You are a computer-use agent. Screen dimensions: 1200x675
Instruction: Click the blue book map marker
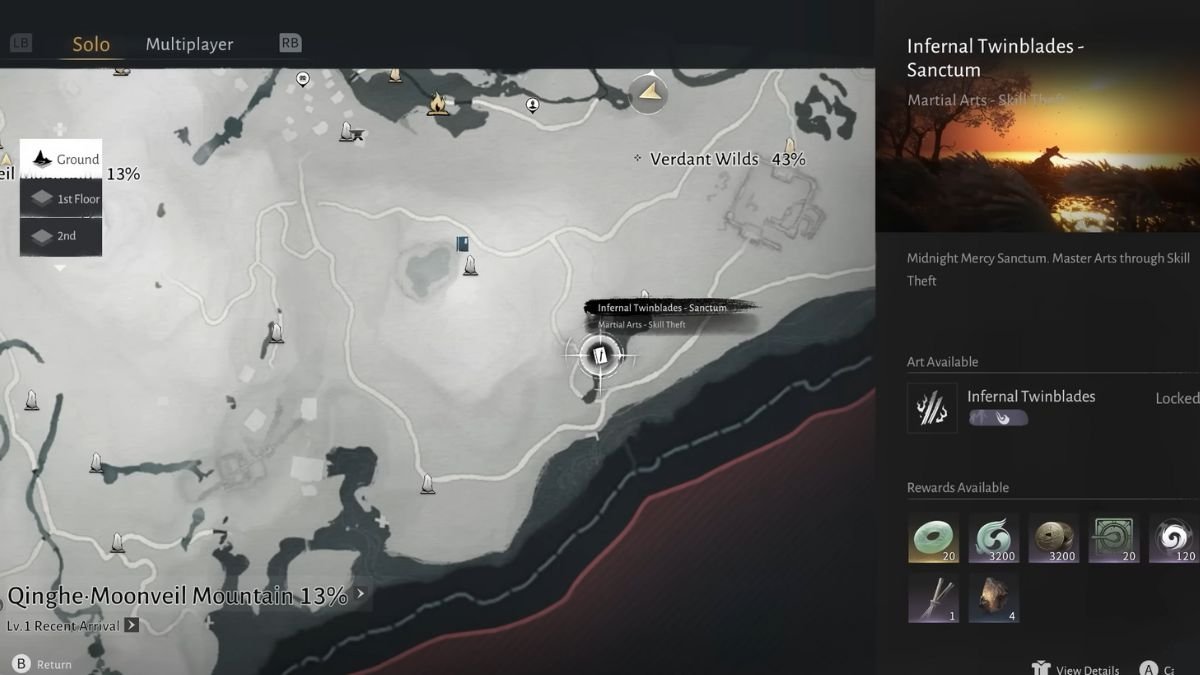point(462,244)
